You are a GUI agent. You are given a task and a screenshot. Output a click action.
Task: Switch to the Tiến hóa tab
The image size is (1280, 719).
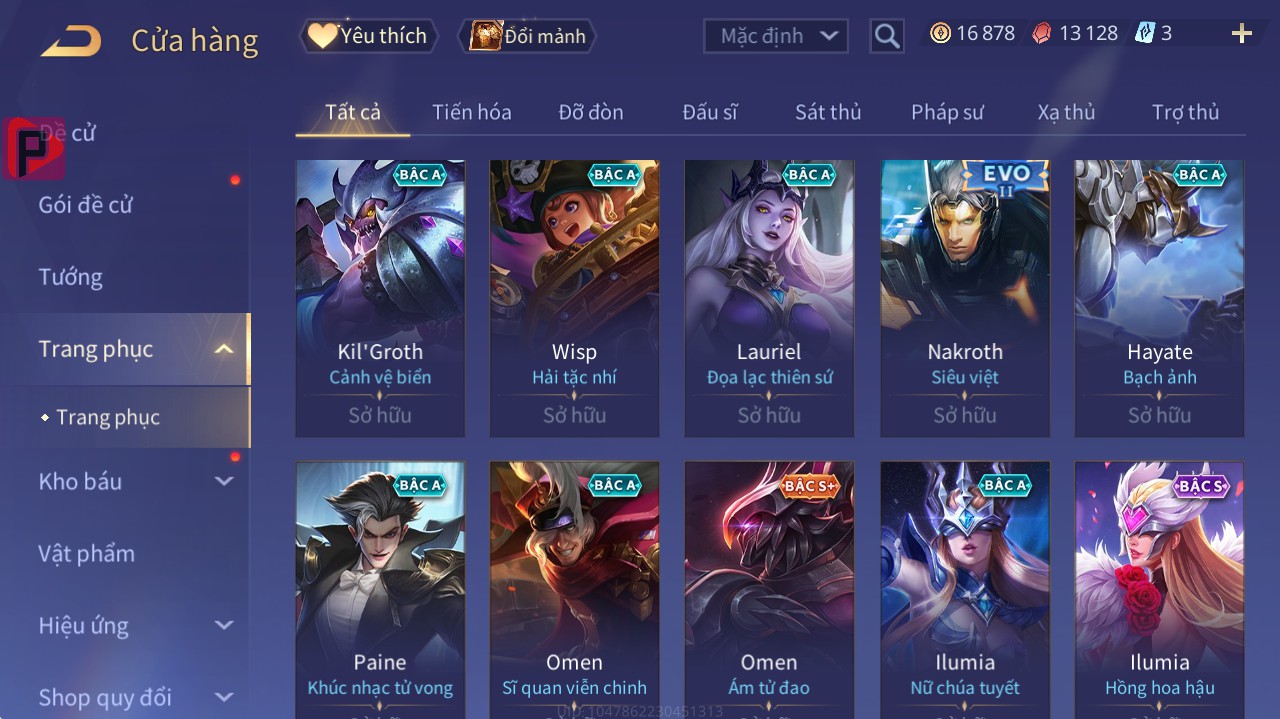[x=471, y=112]
